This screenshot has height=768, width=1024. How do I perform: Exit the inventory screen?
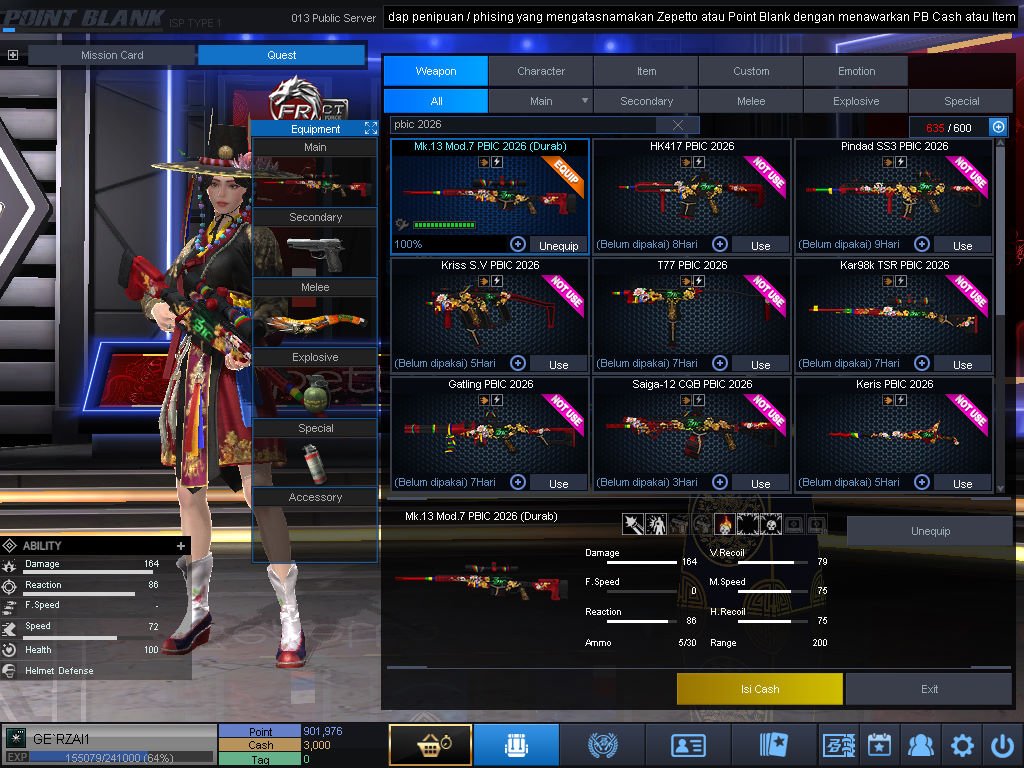[x=930, y=689]
